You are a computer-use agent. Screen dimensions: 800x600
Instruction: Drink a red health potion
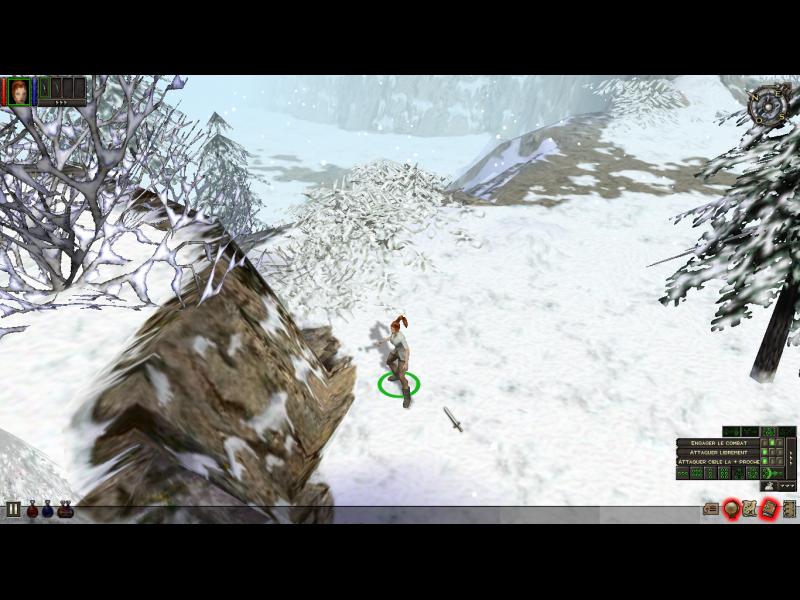(x=32, y=510)
